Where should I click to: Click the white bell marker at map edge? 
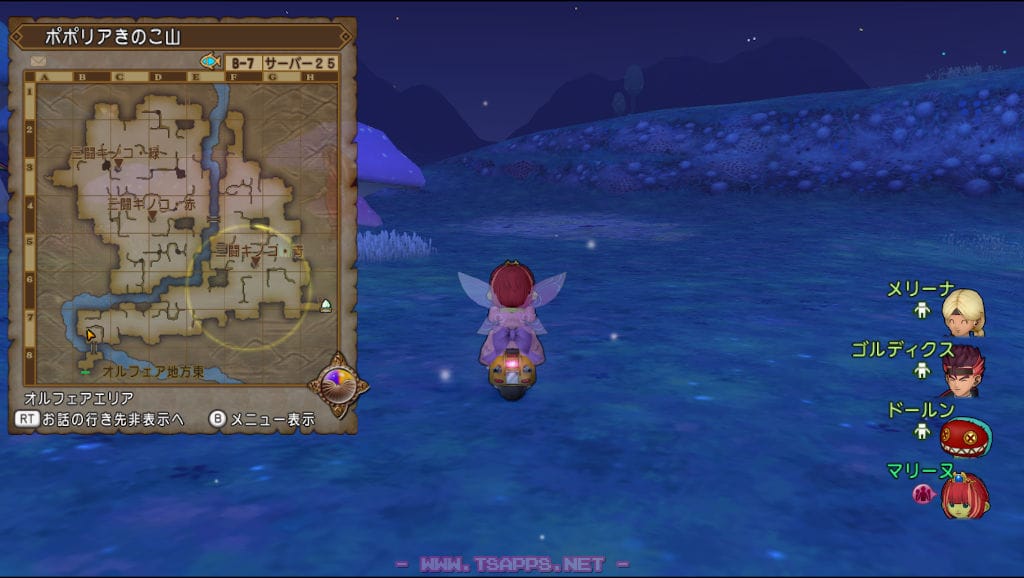tap(326, 305)
